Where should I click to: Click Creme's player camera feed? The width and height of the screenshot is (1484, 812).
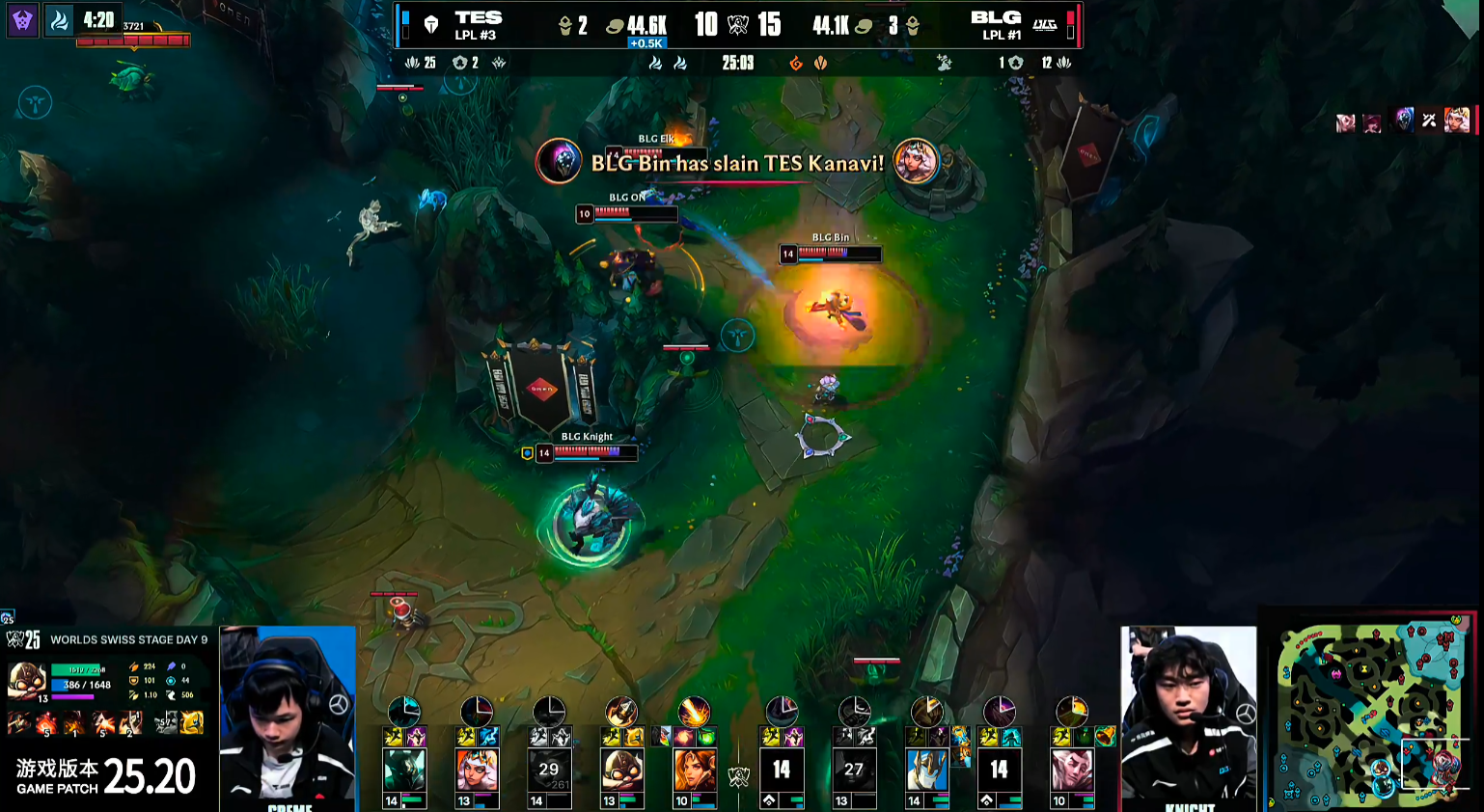coord(288,717)
